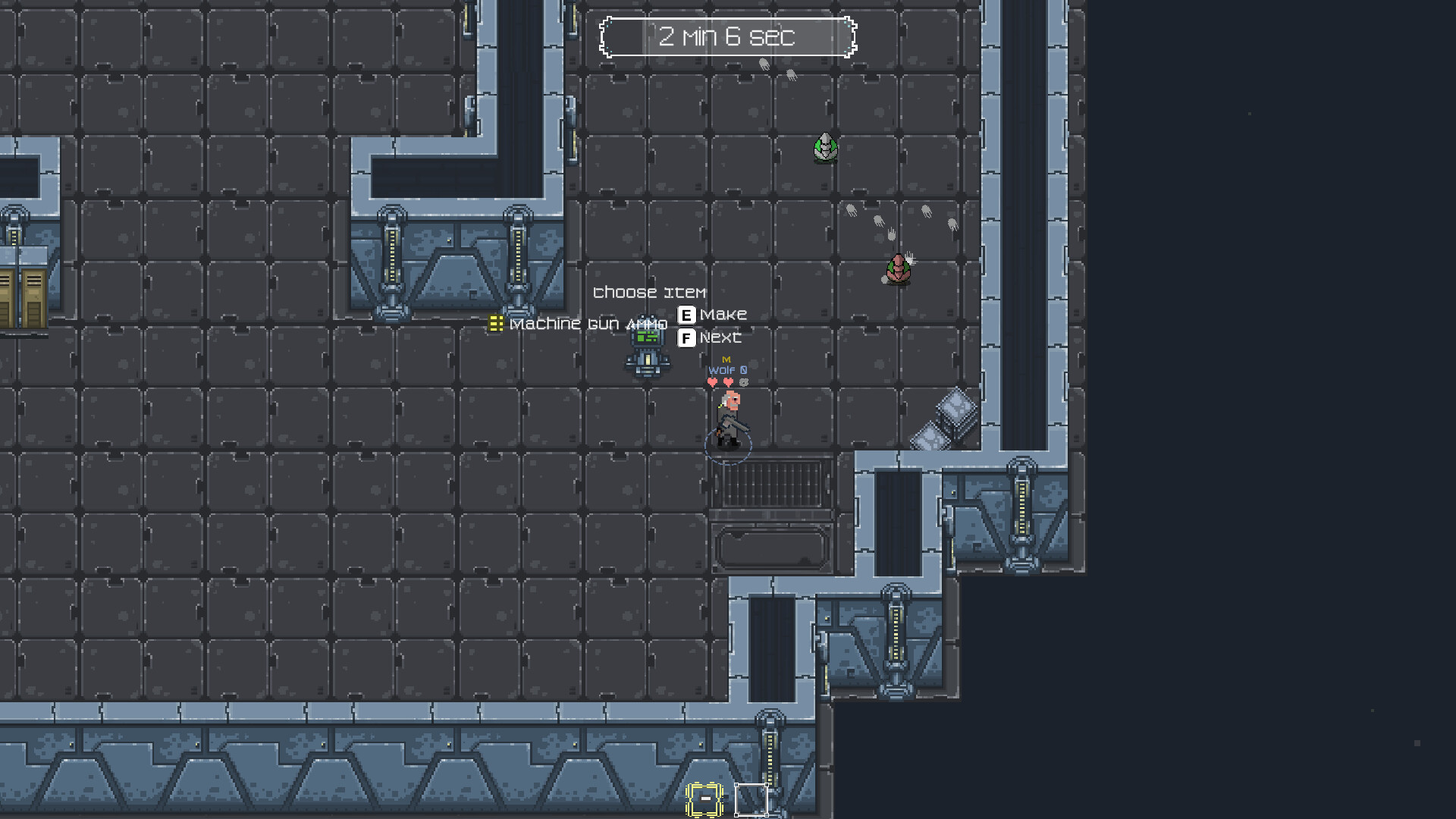The image size is (1456, 819).
Task: Toggle the E Make key prompt
Action: click(687, 313)
